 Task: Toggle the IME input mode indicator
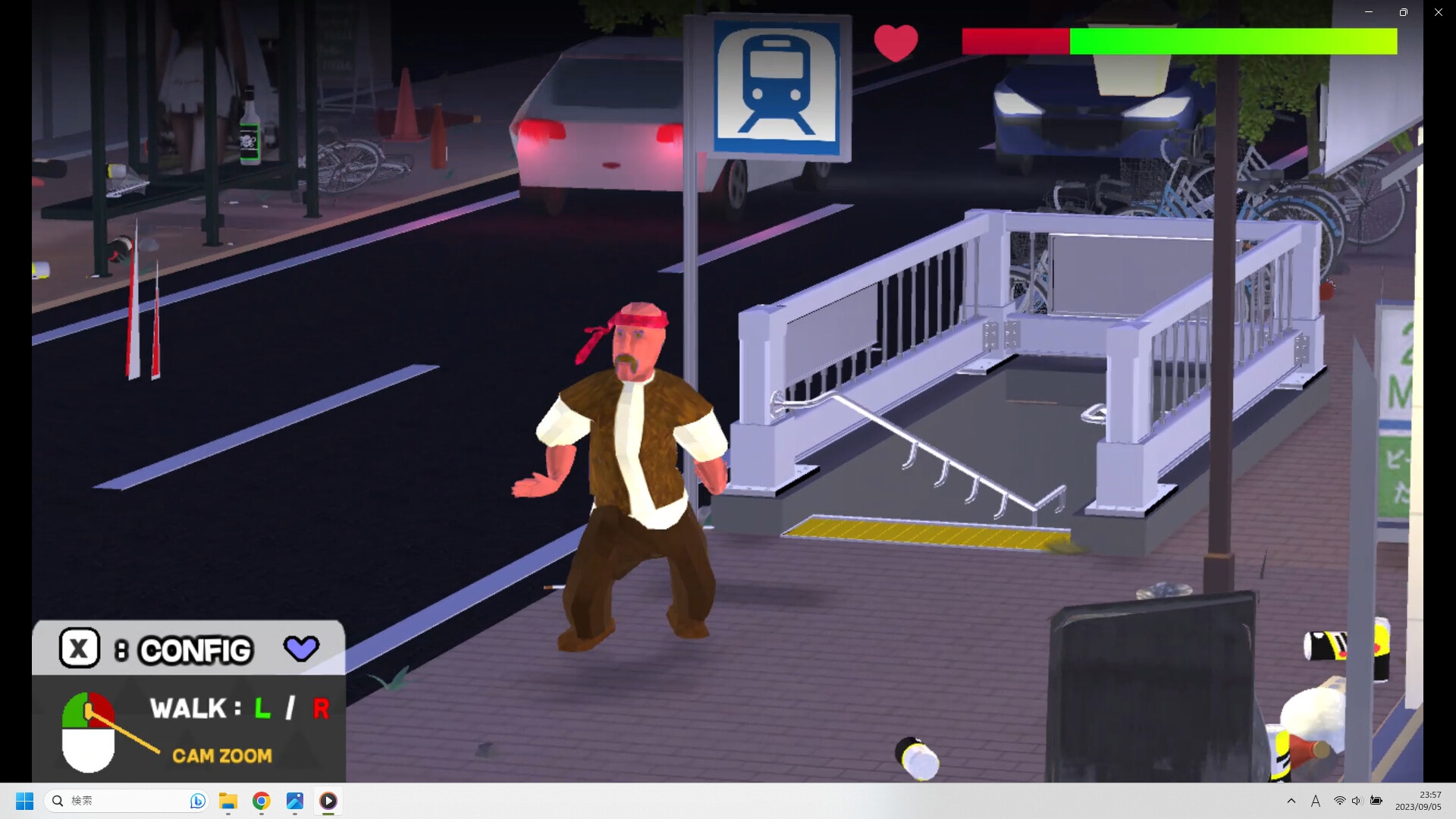pos(1316,801)
